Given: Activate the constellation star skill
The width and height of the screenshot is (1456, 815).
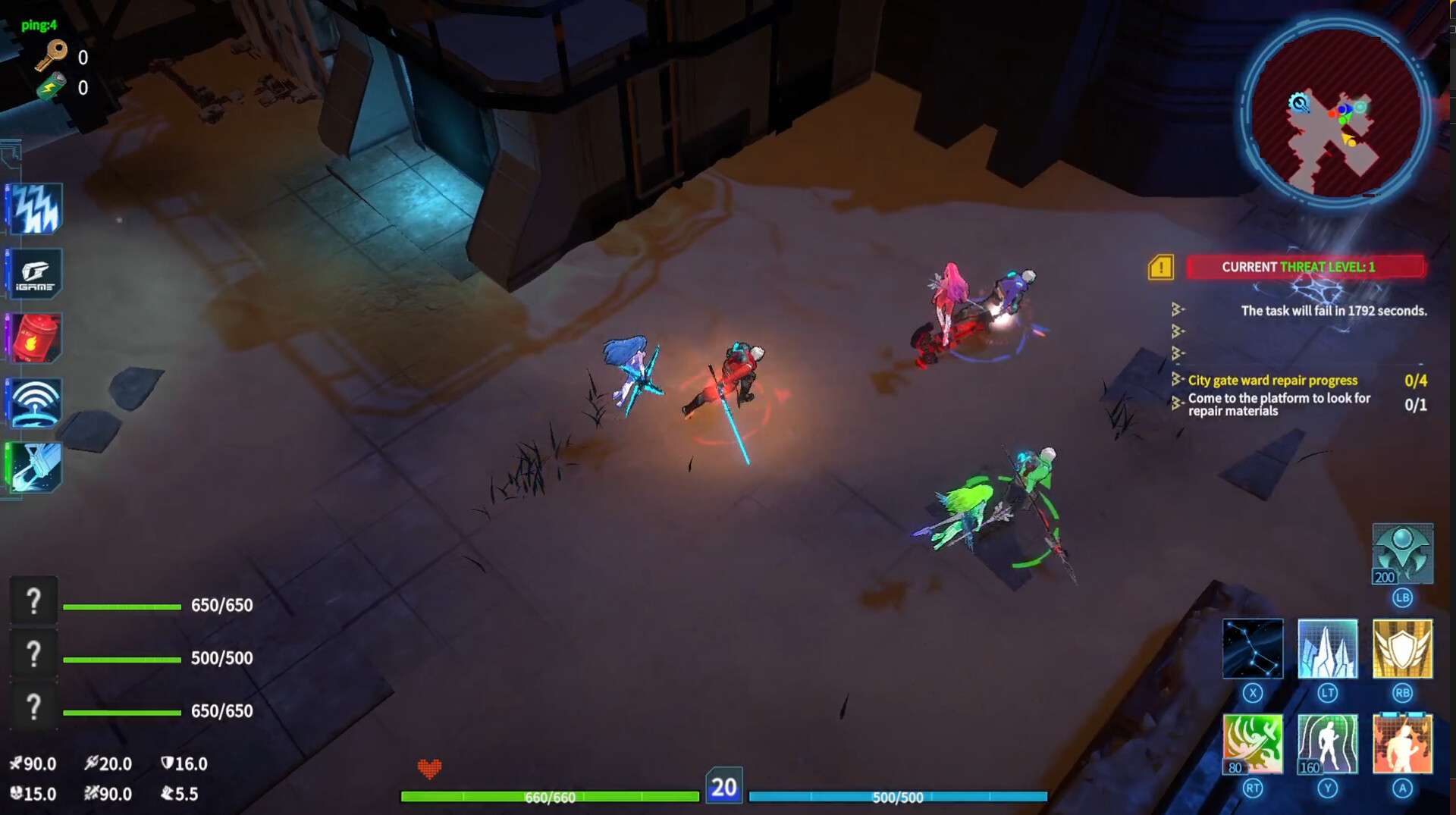Looking at the screenshot, I should tap(1252, 648).
